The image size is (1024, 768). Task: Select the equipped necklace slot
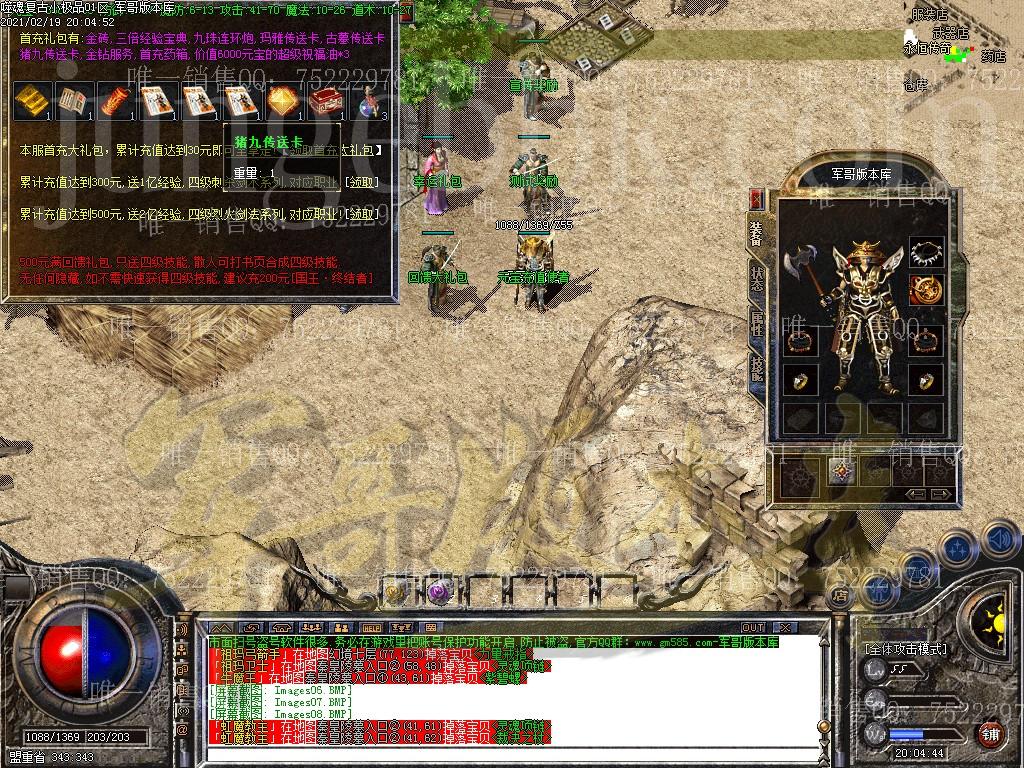[927, 253]
